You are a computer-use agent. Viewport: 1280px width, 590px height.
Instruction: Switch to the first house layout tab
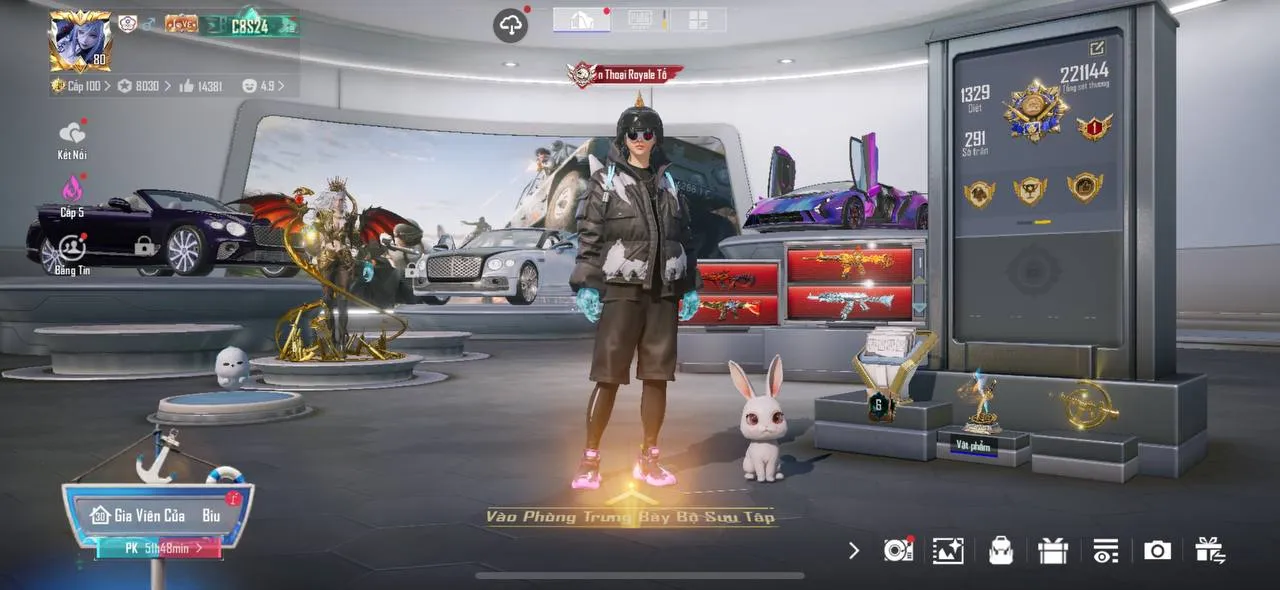tap(581, 20)
